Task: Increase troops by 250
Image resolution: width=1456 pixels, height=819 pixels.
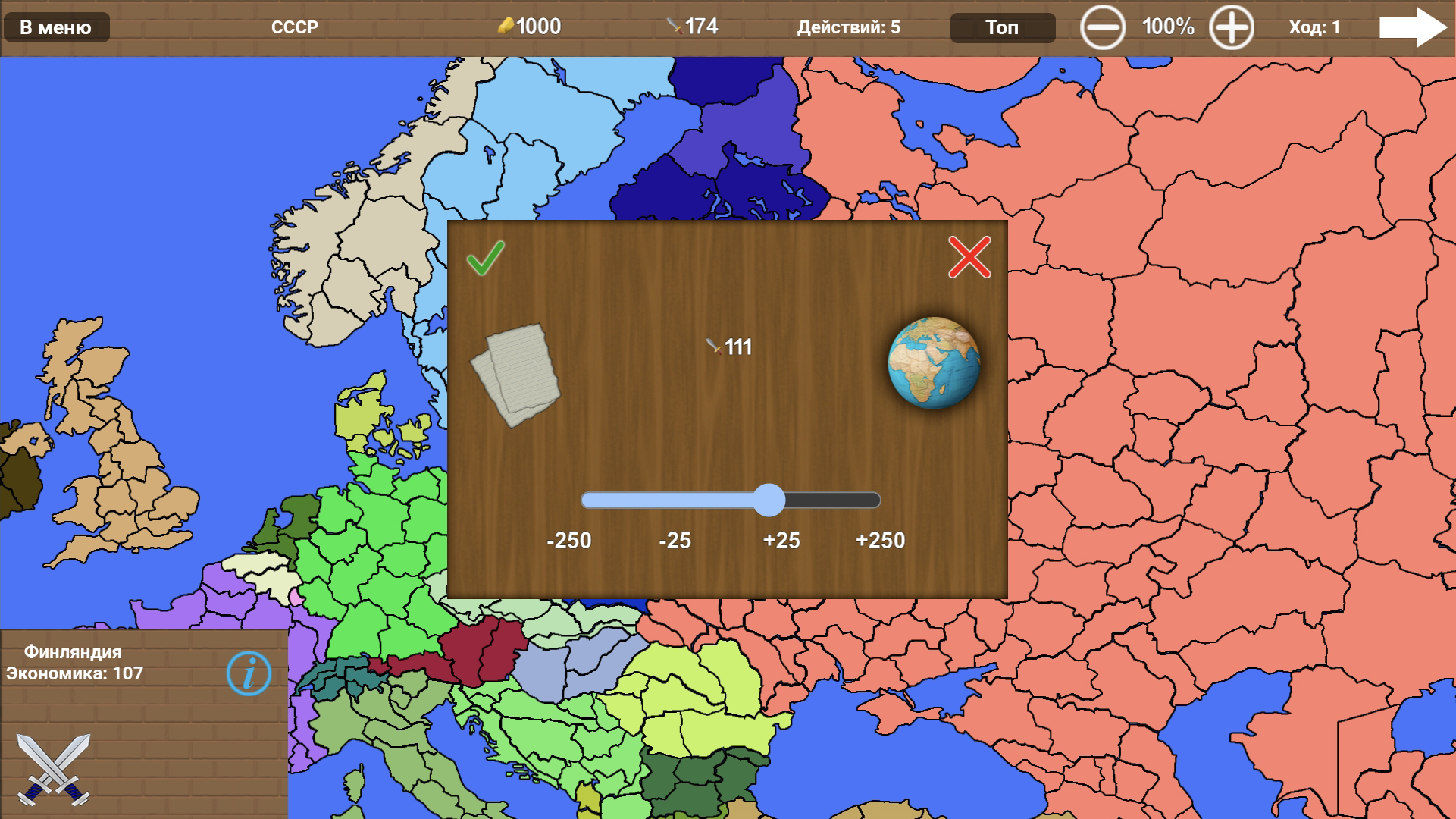Action: (881, 541)
